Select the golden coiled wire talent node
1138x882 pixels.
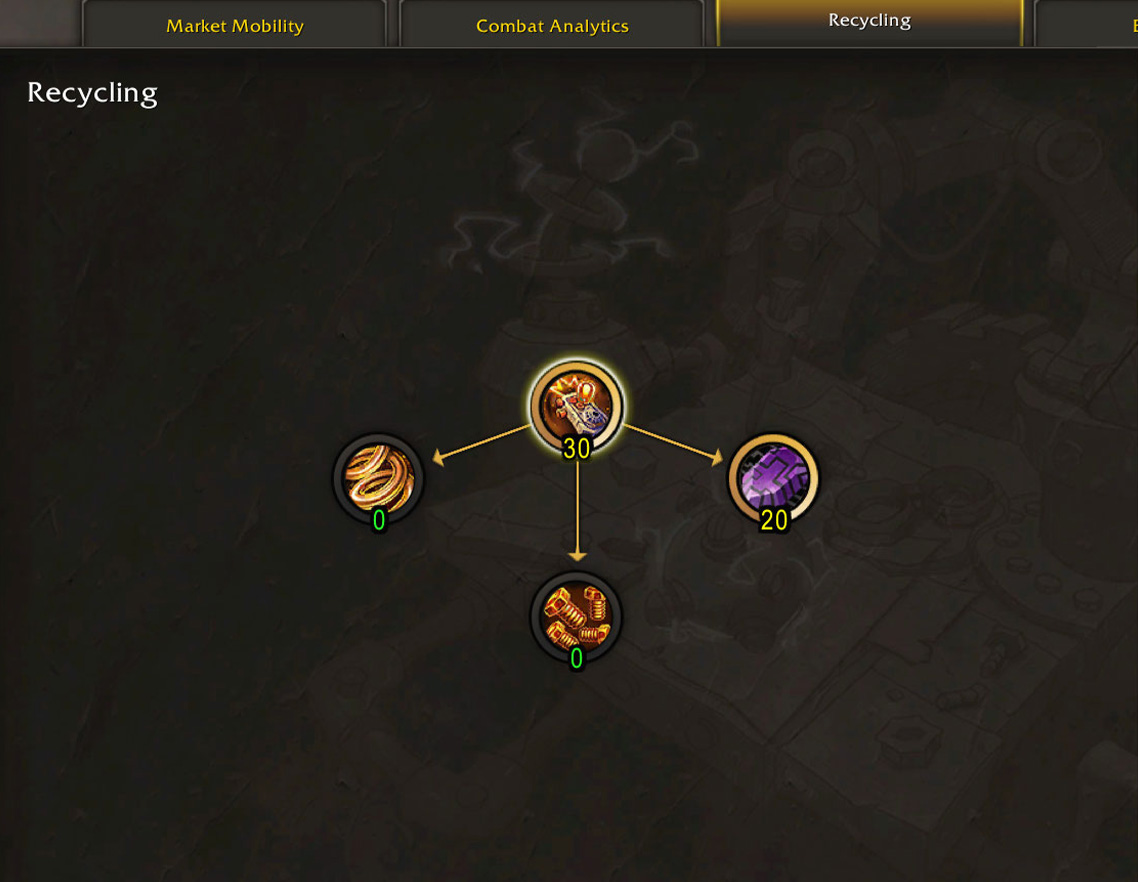[378, 479]
